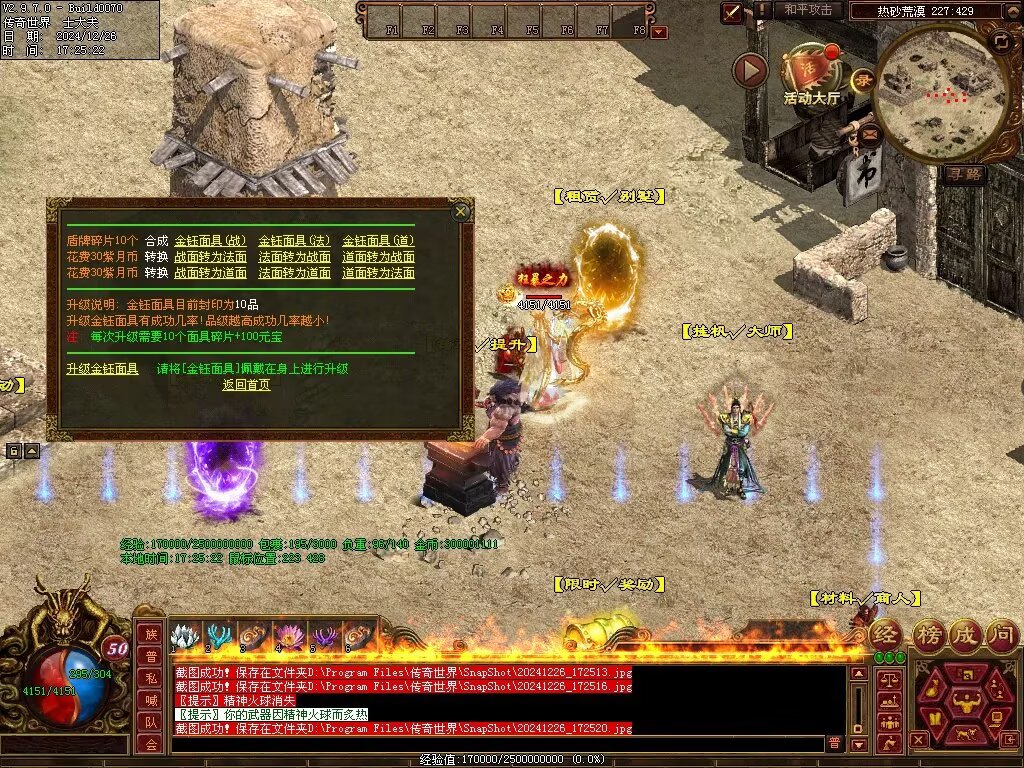The image size is (1024, 768).
Task: Pick 法面转为道面 conversion option
Action: (294, 272)
